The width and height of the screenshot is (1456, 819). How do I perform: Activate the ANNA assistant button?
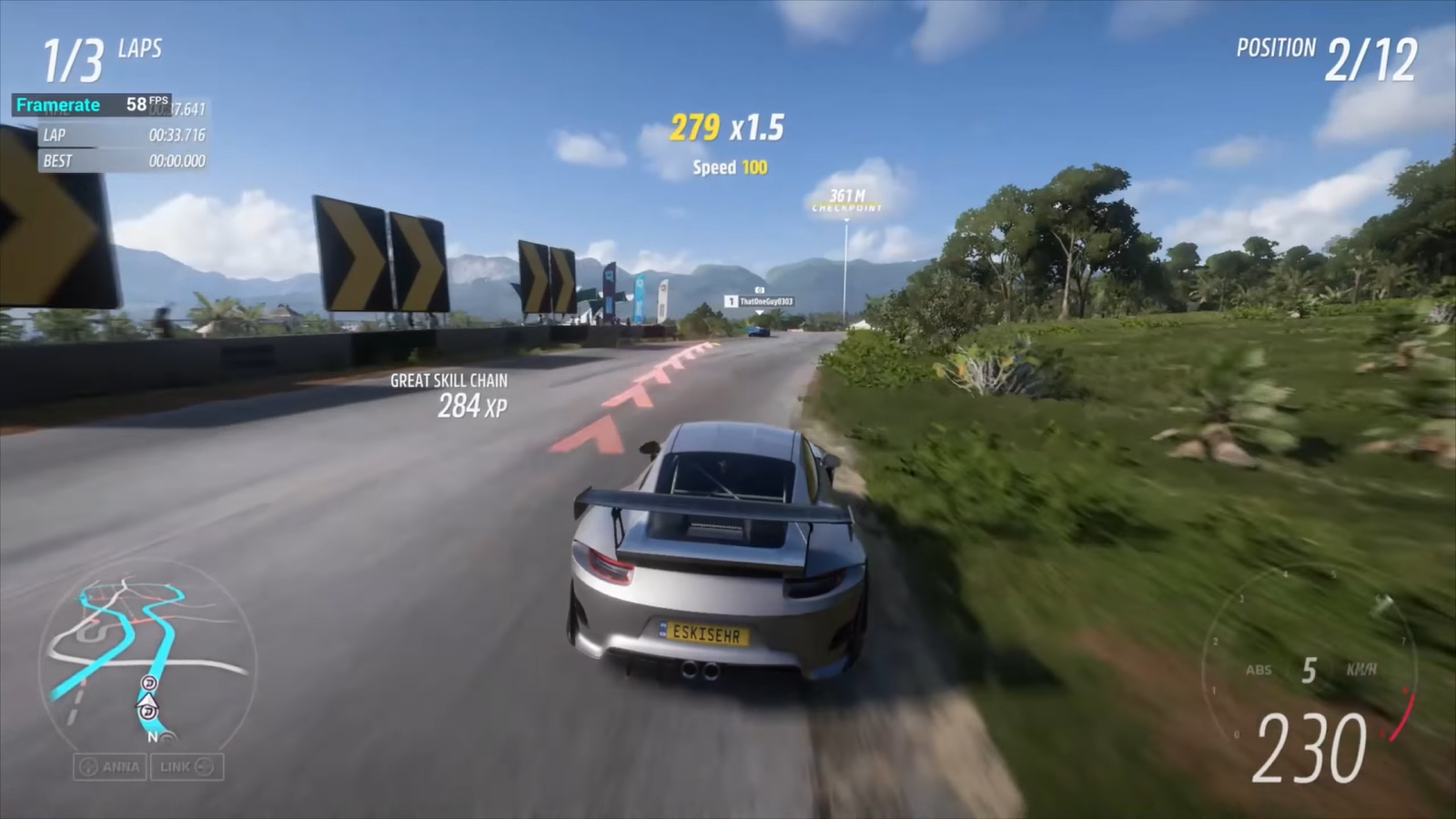tap(110, 767)
